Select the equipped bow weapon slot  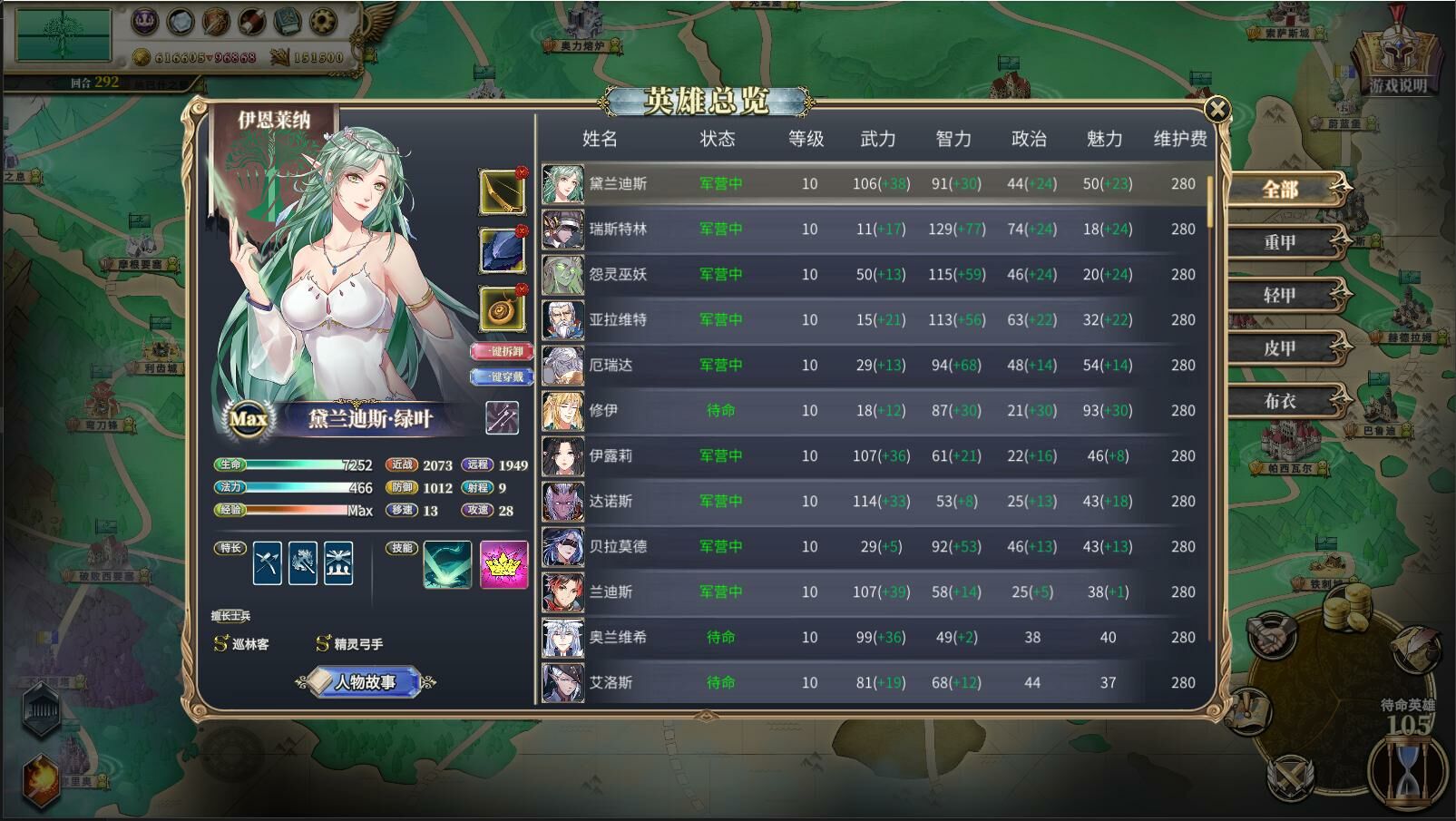(502, 191)
